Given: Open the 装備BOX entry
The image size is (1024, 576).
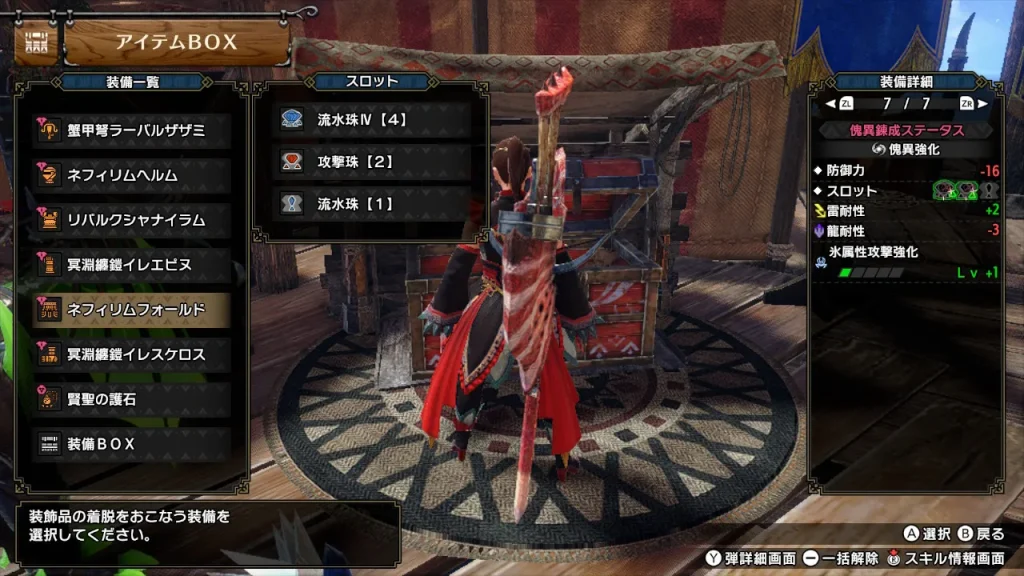Looking at the screenshot, I should [132, 444].
